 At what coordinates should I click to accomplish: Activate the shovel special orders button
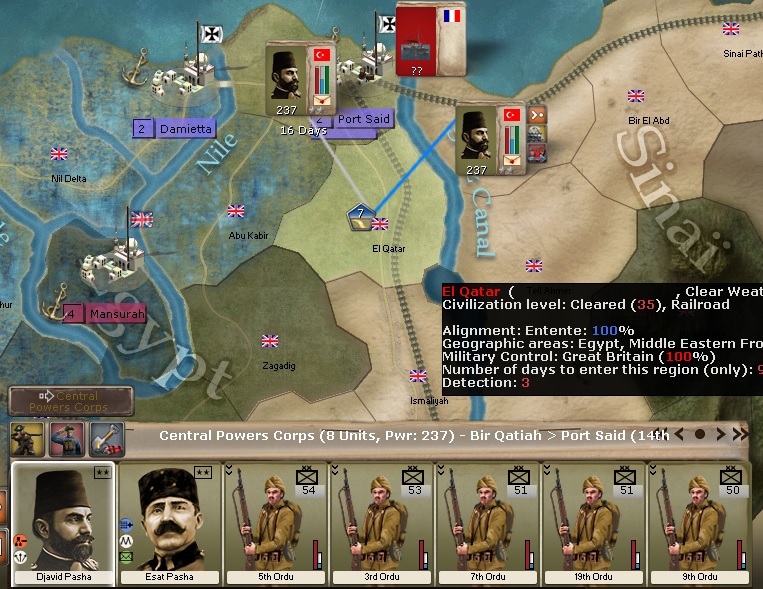coord(106,439)
